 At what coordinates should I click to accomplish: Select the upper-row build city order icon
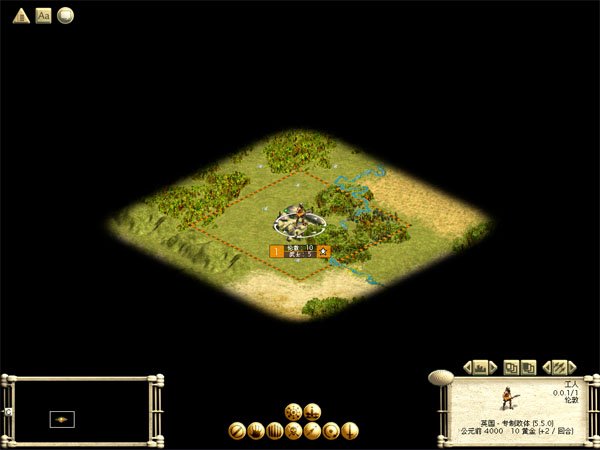pos(312,411)
